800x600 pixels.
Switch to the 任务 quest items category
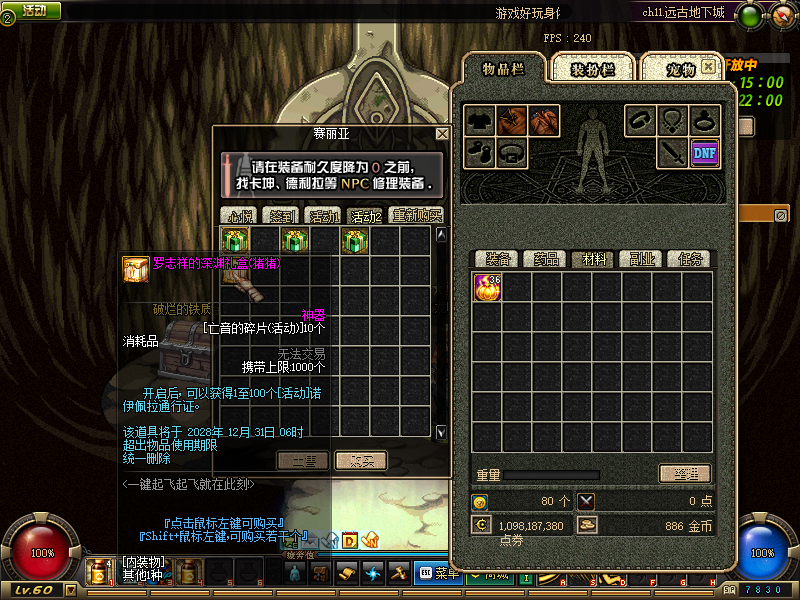click(x=689, y=259)
